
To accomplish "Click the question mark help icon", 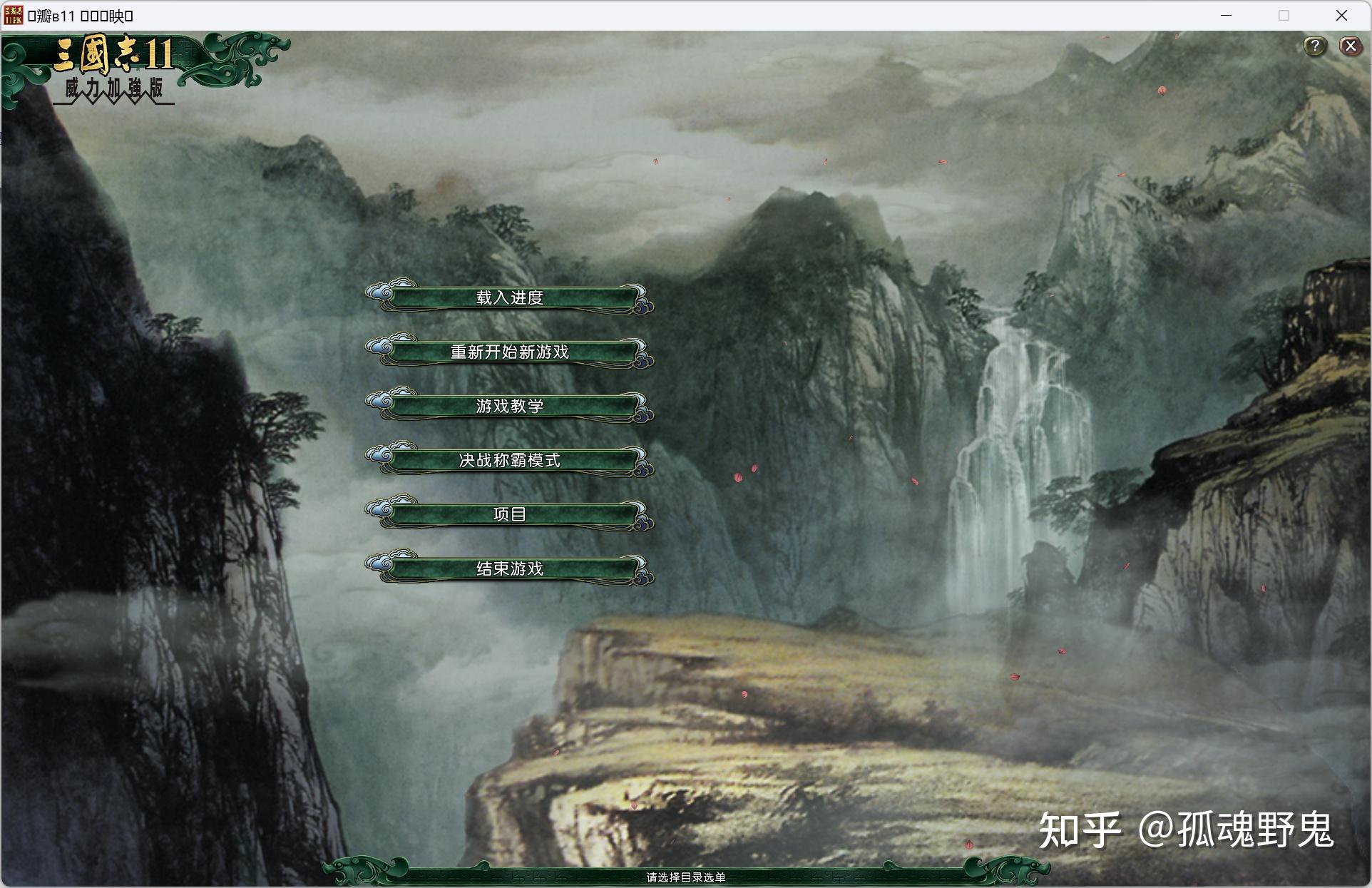I will [x=1316, y=46].
